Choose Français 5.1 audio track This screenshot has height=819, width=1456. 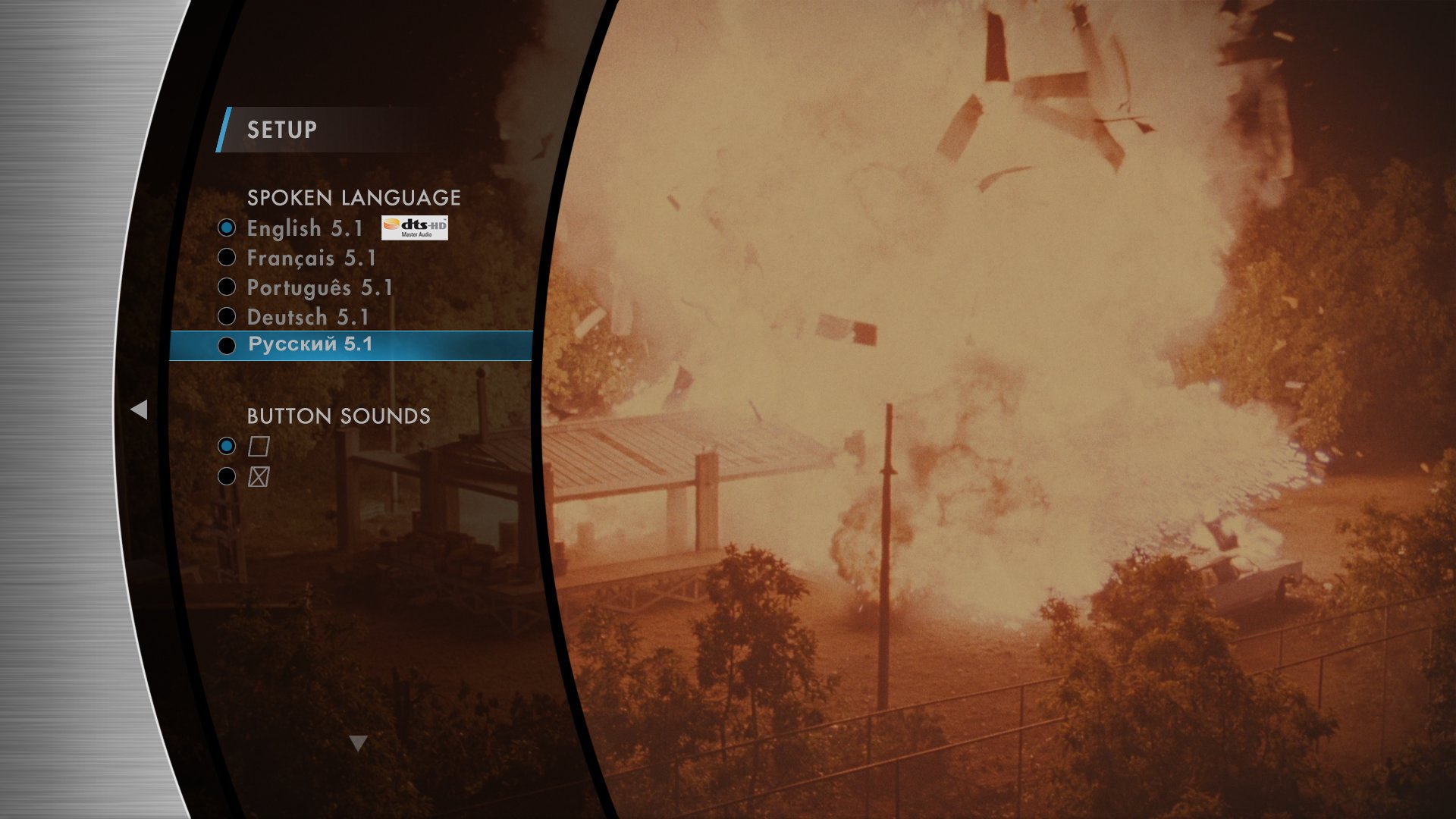click(x=311, y=259)
